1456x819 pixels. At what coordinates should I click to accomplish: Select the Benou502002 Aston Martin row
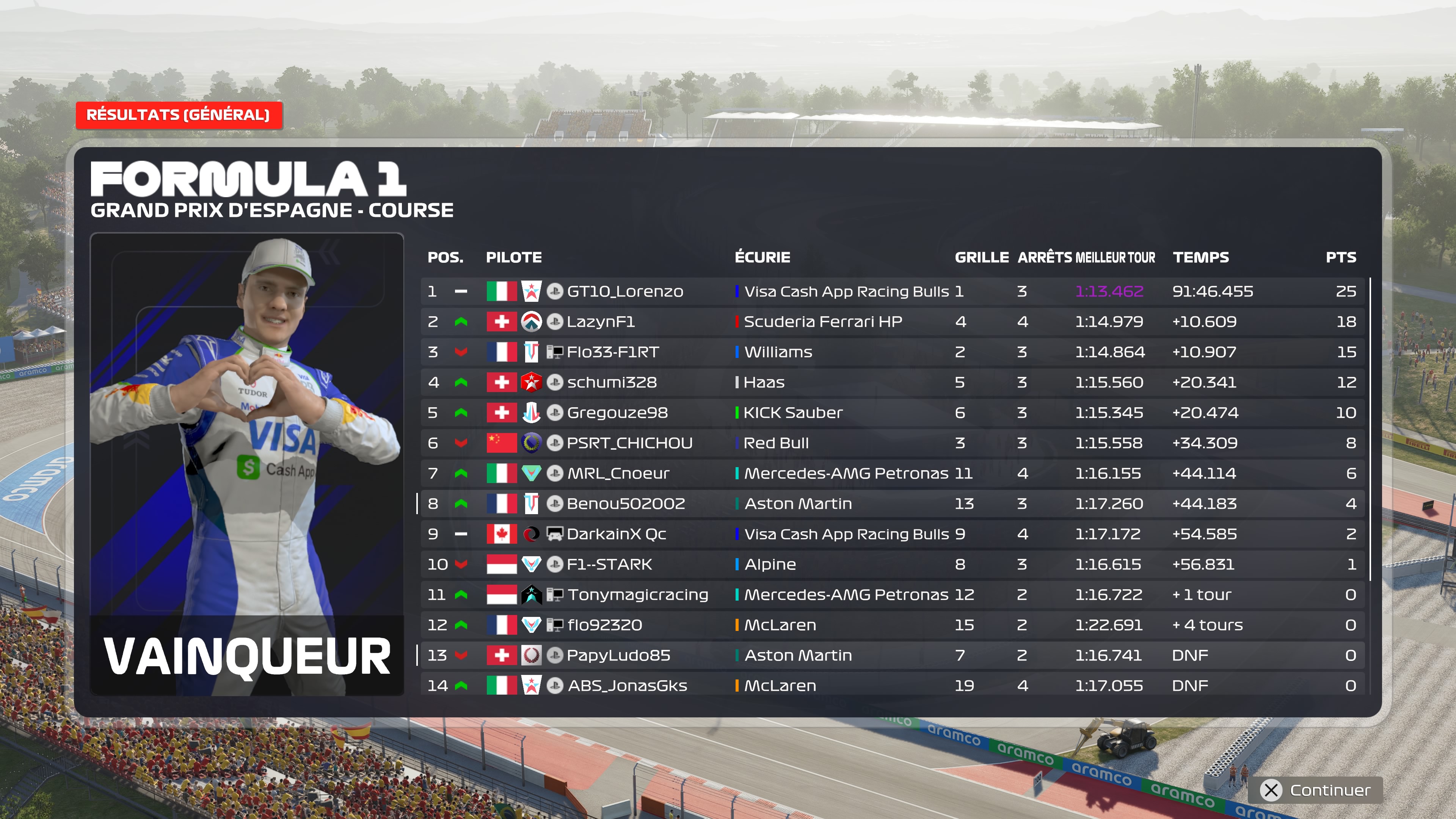point(892,504)
